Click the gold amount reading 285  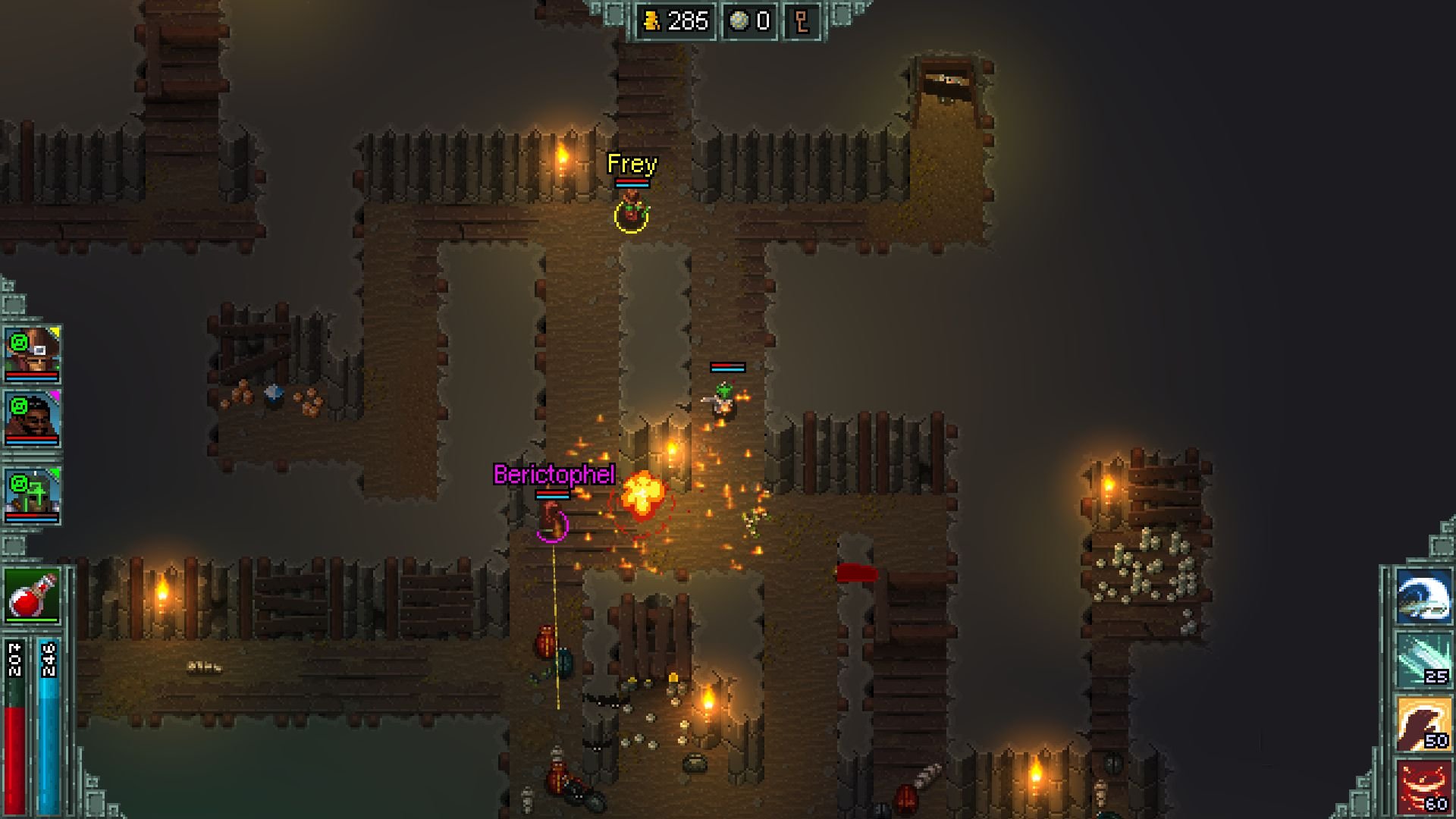tap(689, 20)
